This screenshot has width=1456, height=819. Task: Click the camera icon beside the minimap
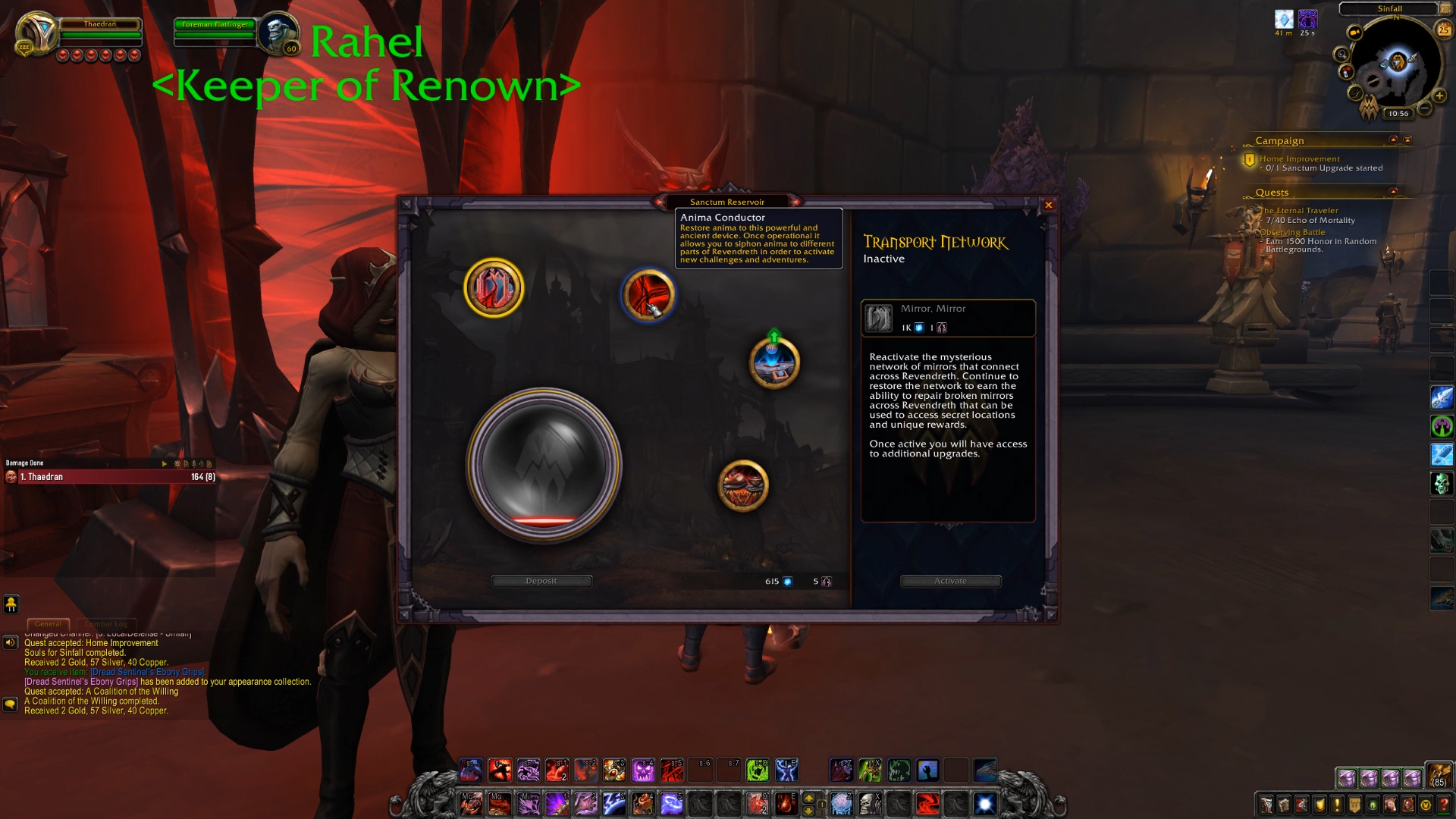pyautogui.click(x=1354, y=32)
